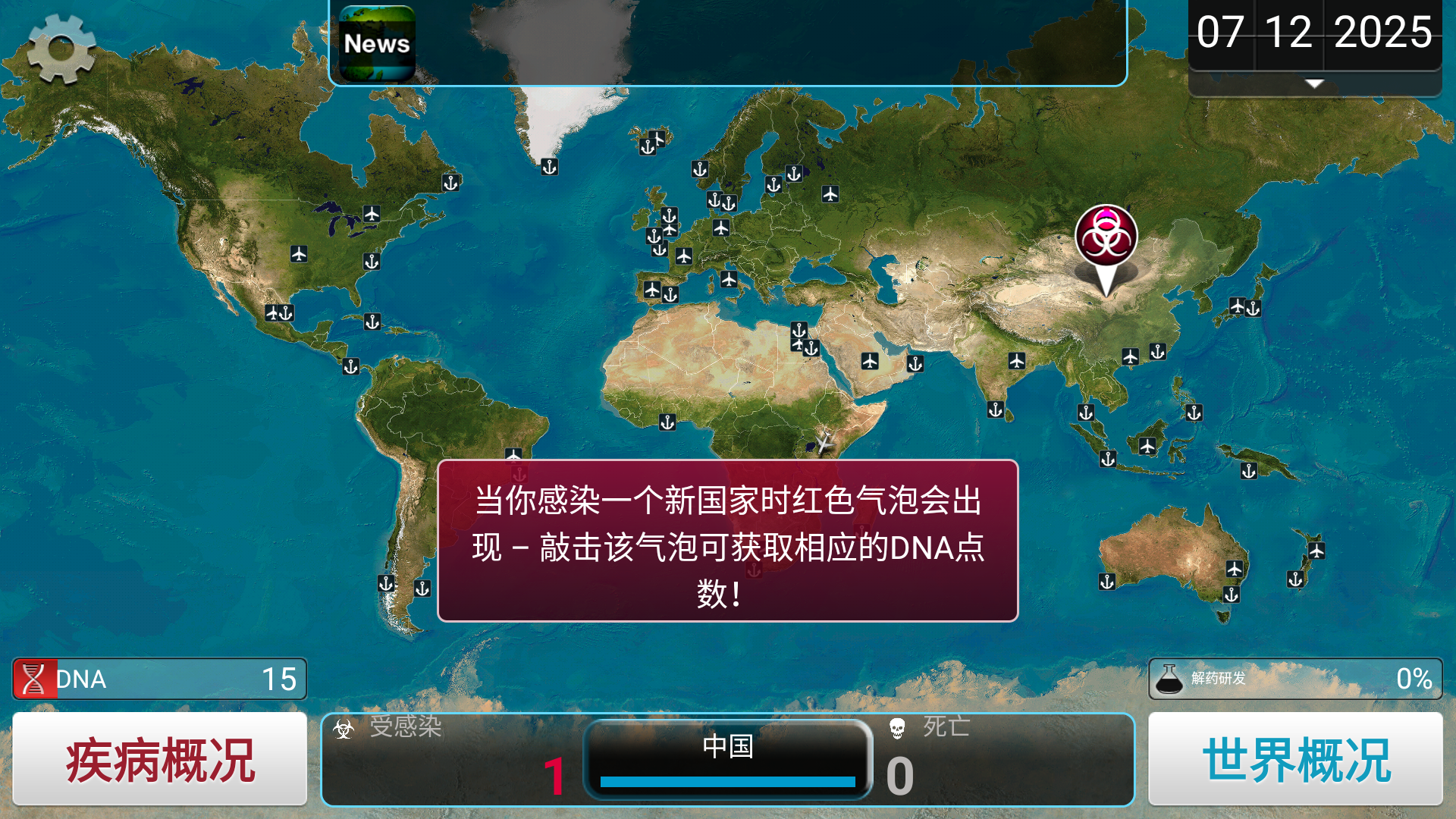Click the 0% cure percentage indicator
1456x819 pixels.
[1413, 677]
